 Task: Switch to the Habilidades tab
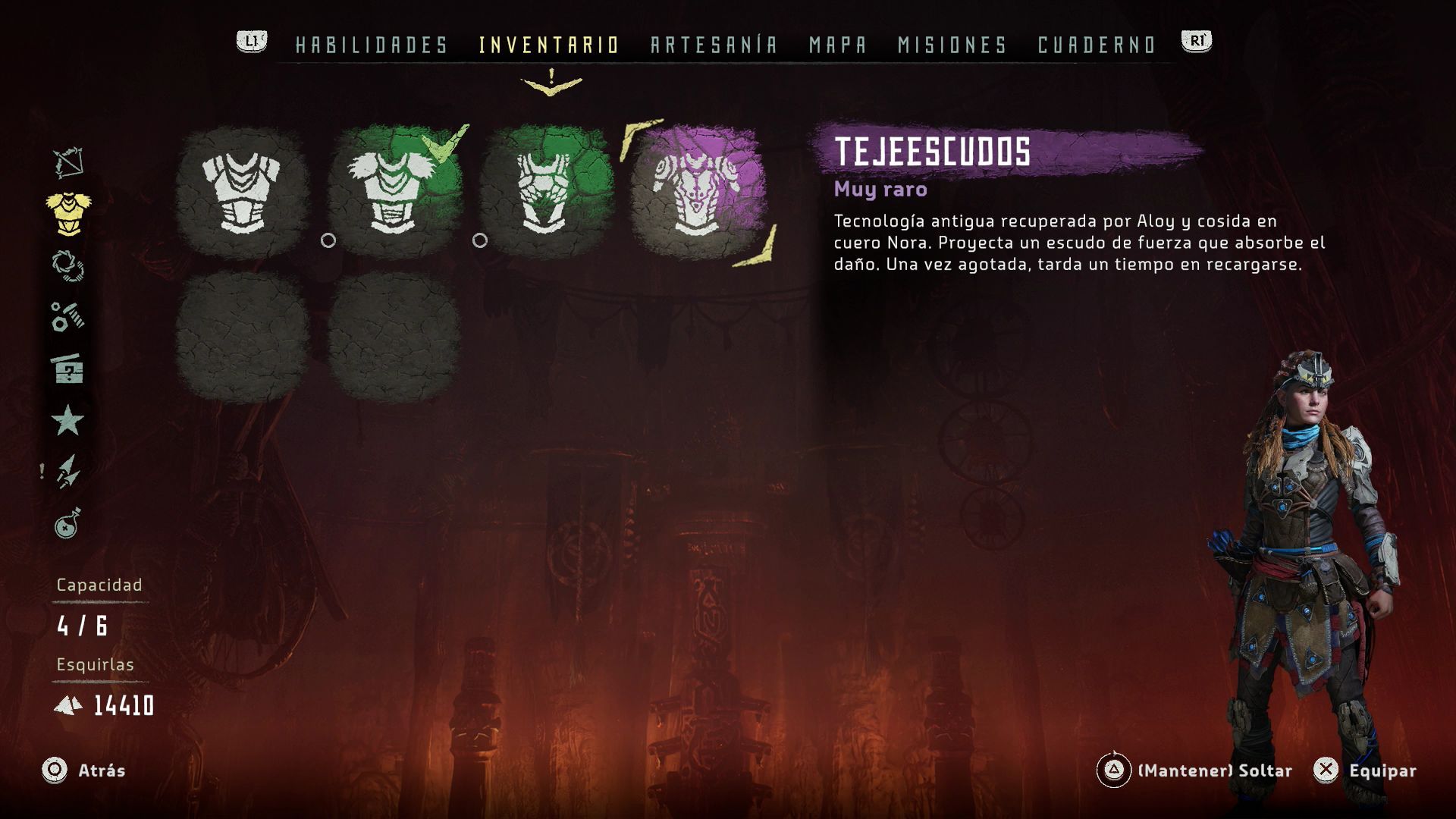(372, 45)
